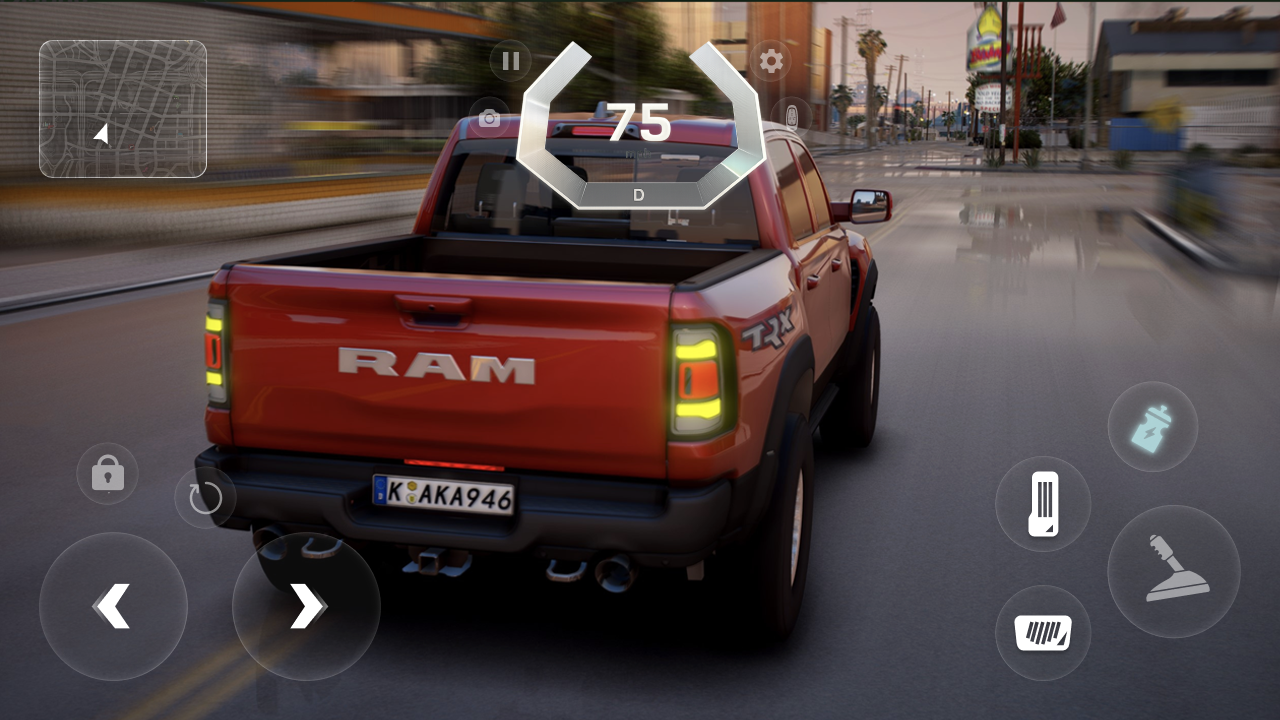The height and width of the screenshot is (720, 1280).
Task: Activate the car key fob icon
Action: tap(791, 115)
